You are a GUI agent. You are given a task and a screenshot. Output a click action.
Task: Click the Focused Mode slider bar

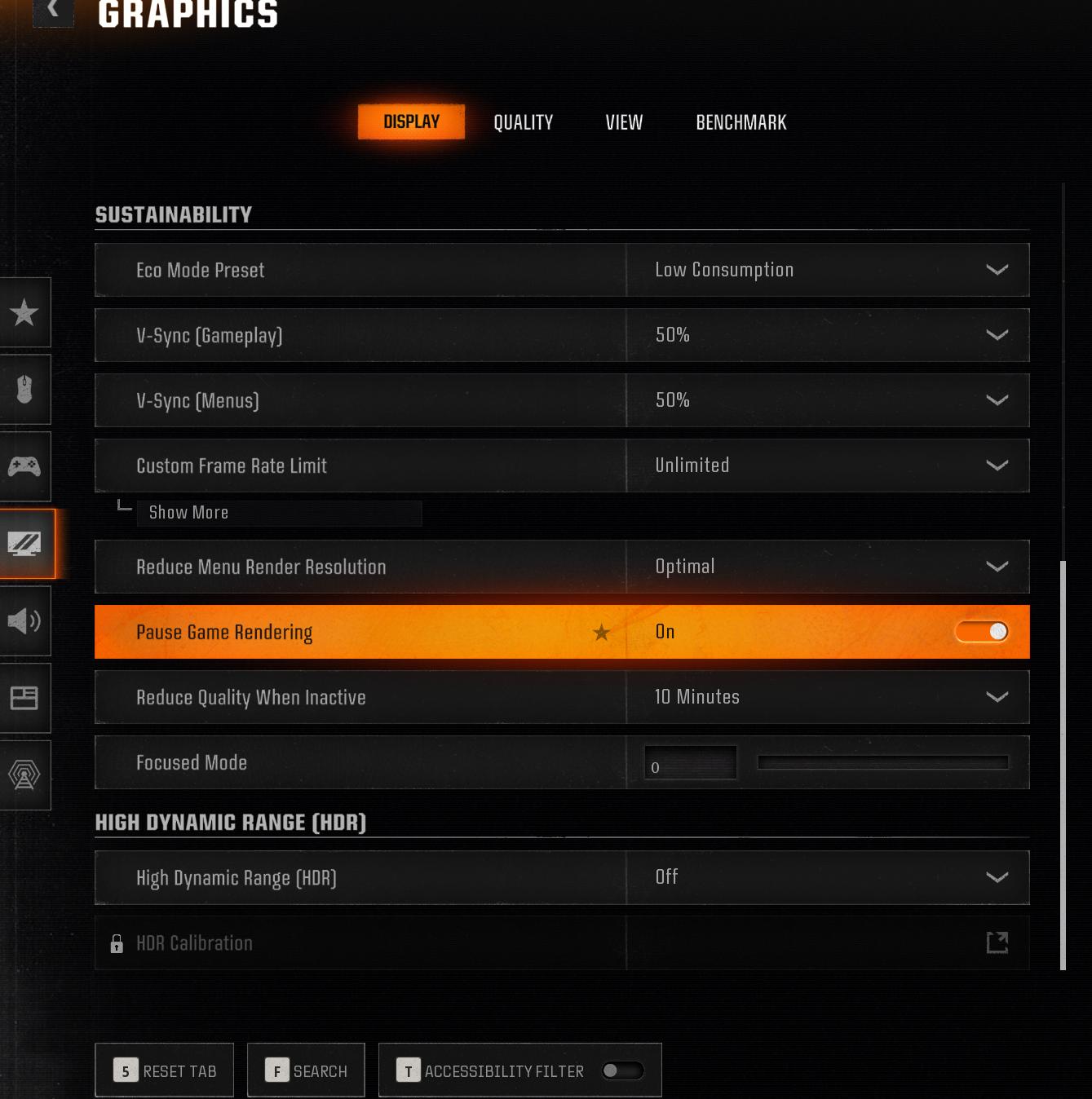click(882, 762)
